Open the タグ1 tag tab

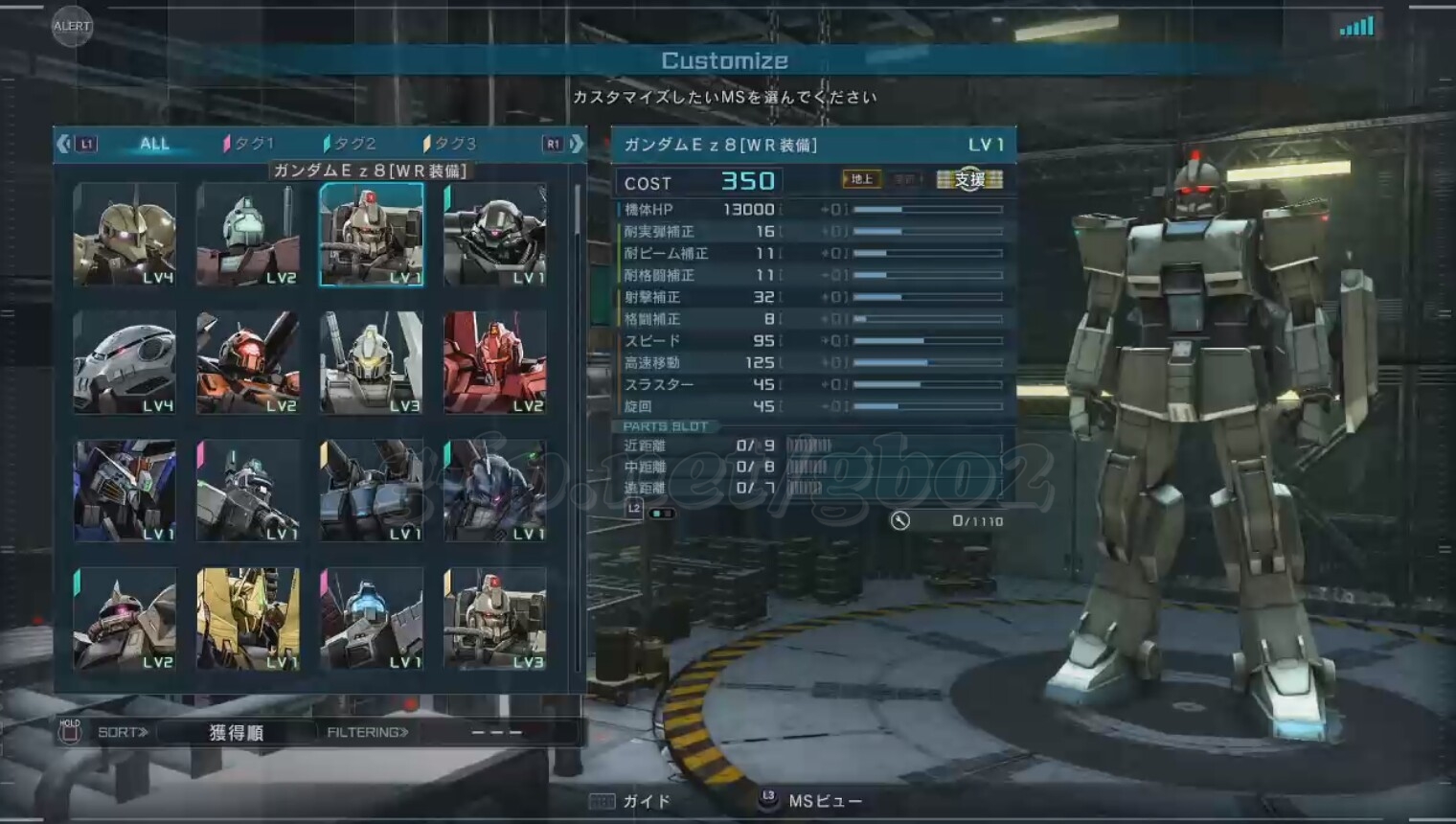point(249,144)
